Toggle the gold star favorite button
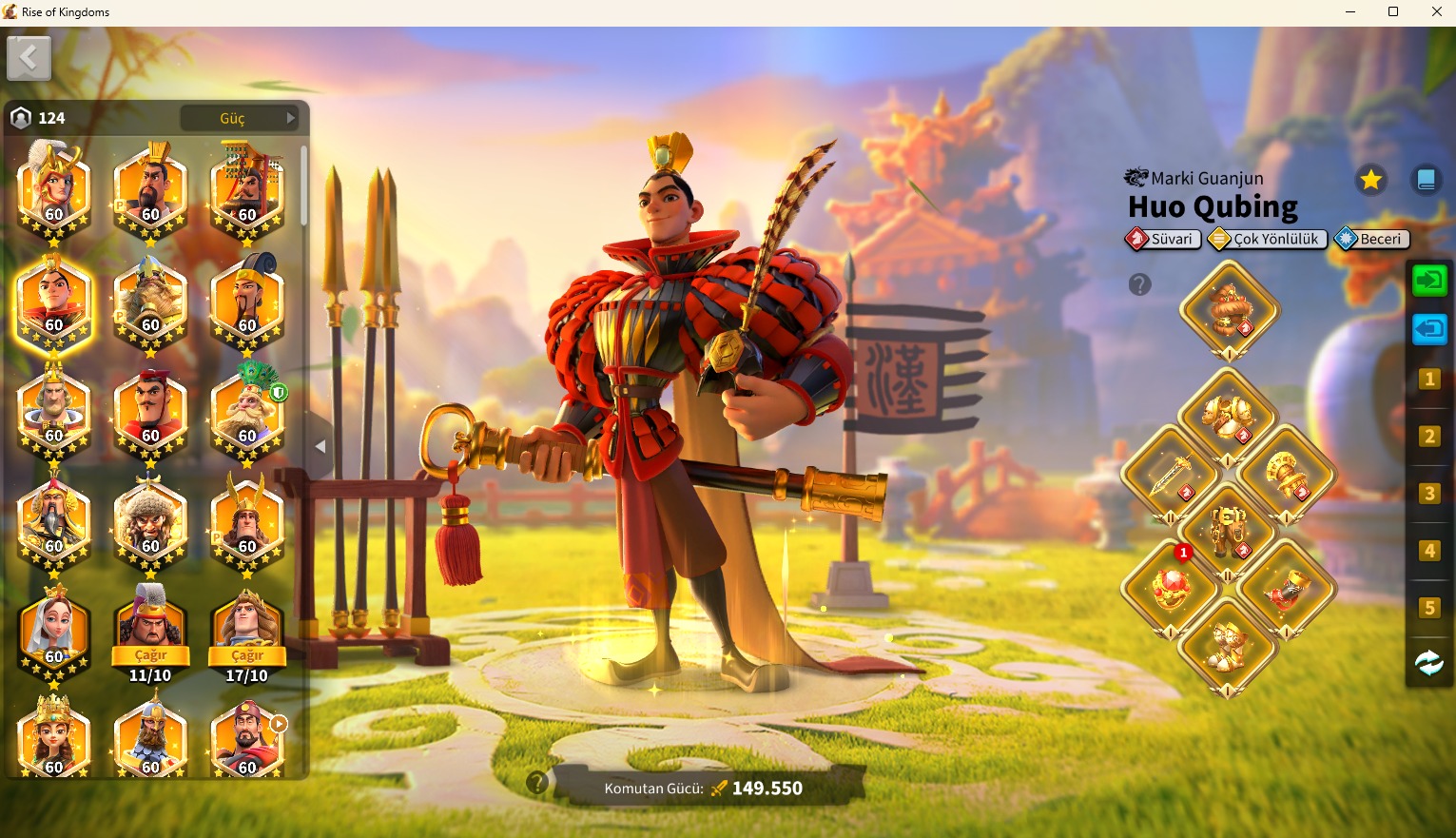 pos(1370,179)
